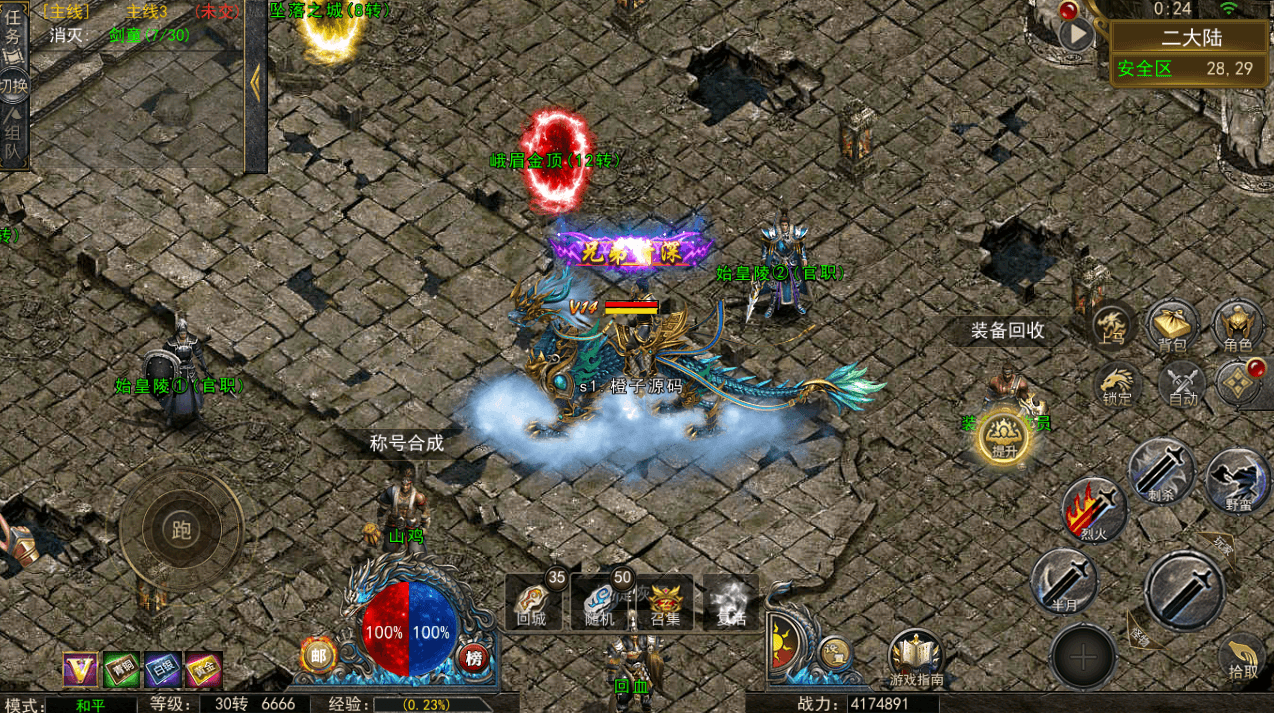Toggle 自动 auto-battle crossed swords button
The height and width of the screenshot is (713, 1274).
1183,383
